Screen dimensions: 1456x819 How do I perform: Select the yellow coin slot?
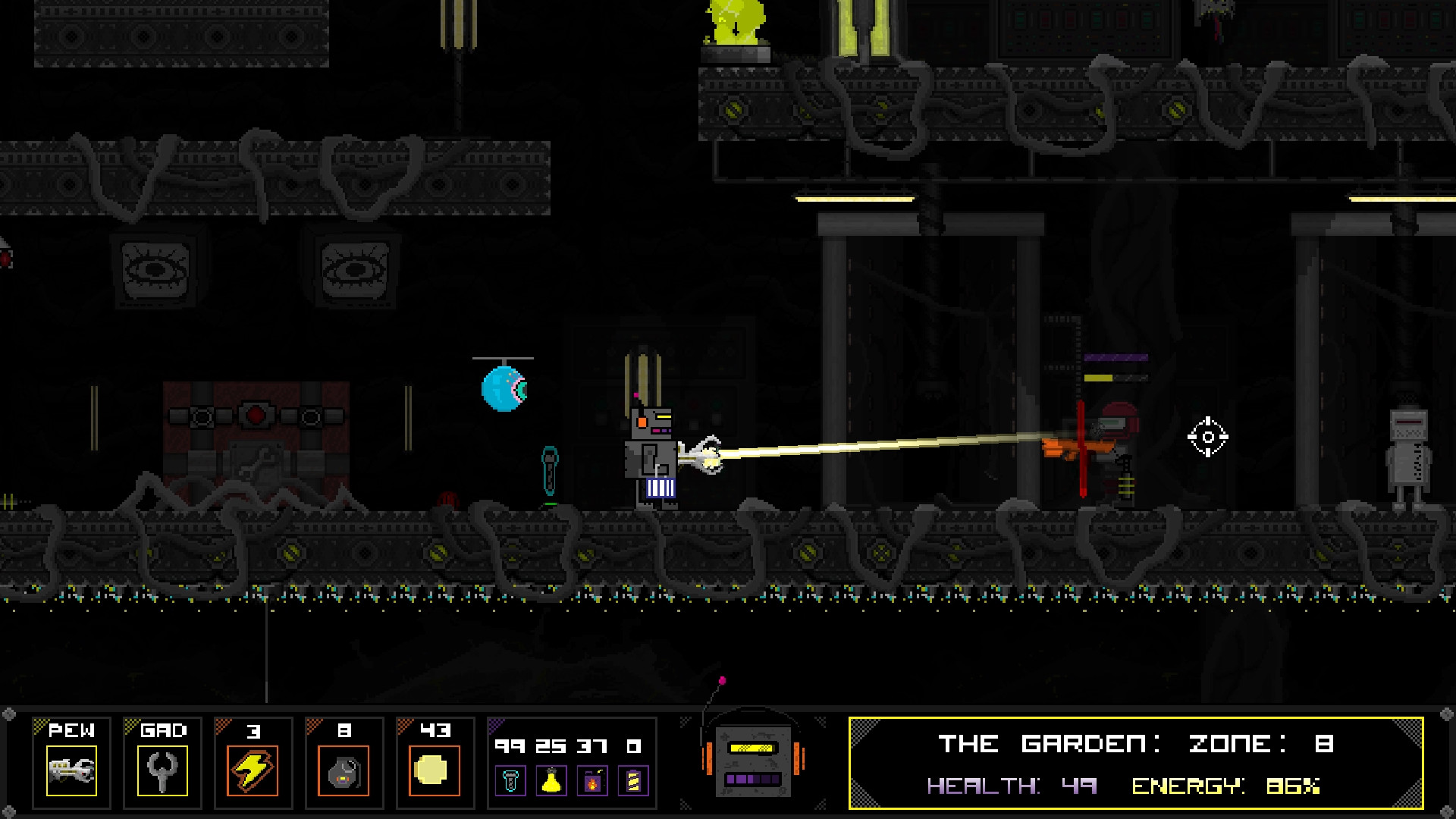click(x=434, y=770)
